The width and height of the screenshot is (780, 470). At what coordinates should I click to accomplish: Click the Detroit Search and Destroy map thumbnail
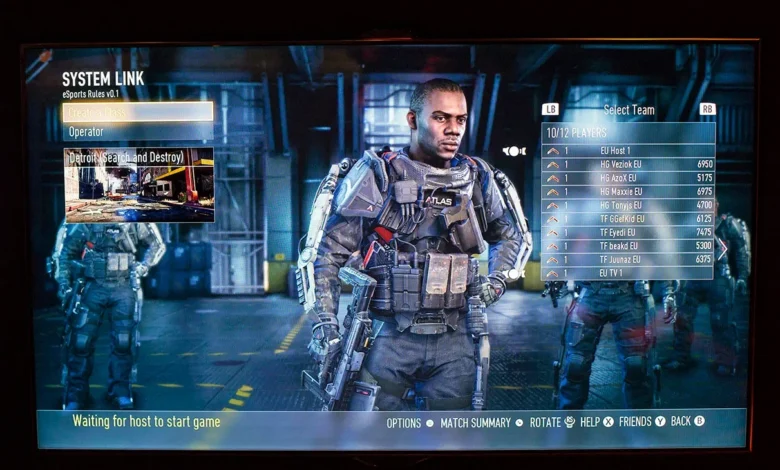coord(139,185)
